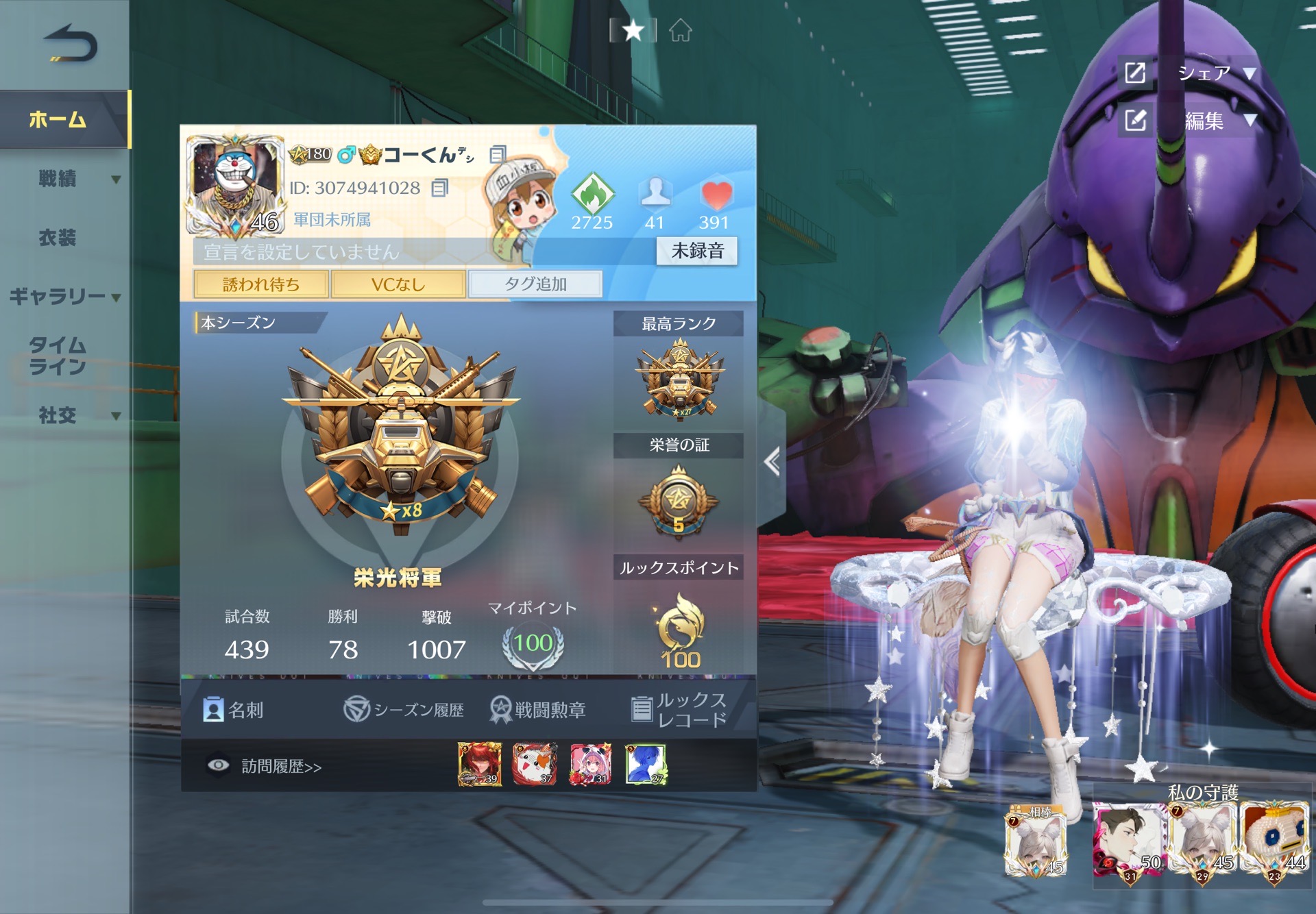Collapse the profile panel with side arrow
This screenshot has width=1316, height=914.
click(x=772, y=462)
